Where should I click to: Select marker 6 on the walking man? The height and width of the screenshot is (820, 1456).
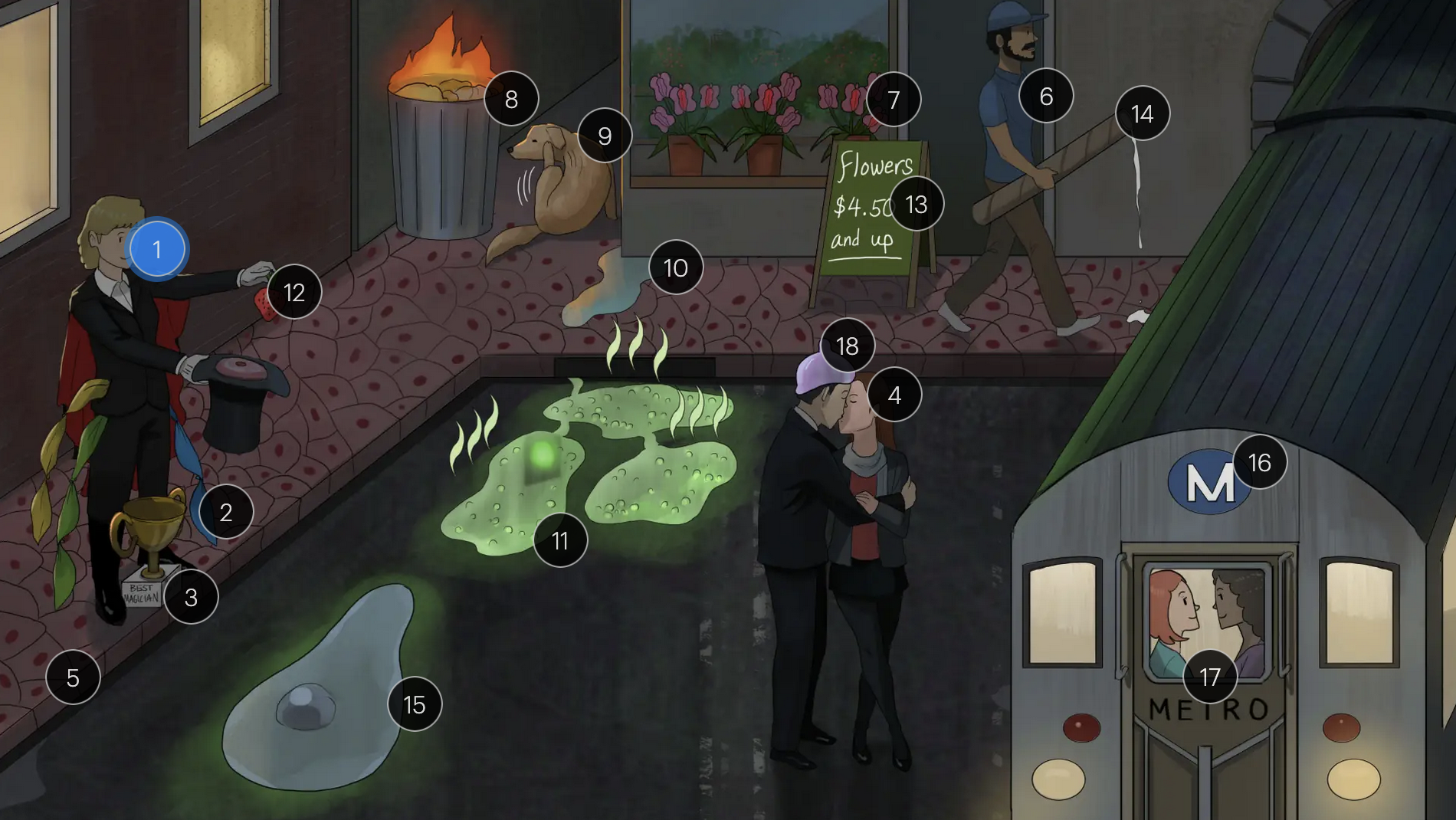point(1046,96)
